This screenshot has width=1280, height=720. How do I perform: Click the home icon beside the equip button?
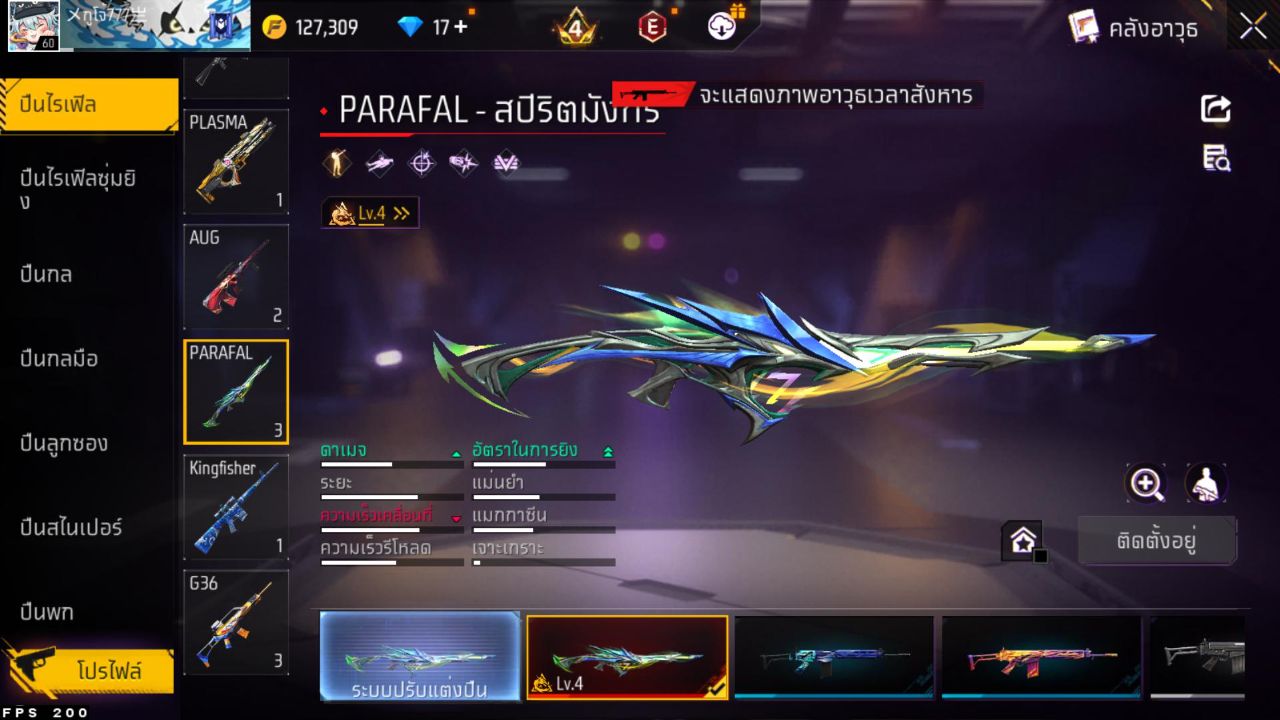[1022, 539]
